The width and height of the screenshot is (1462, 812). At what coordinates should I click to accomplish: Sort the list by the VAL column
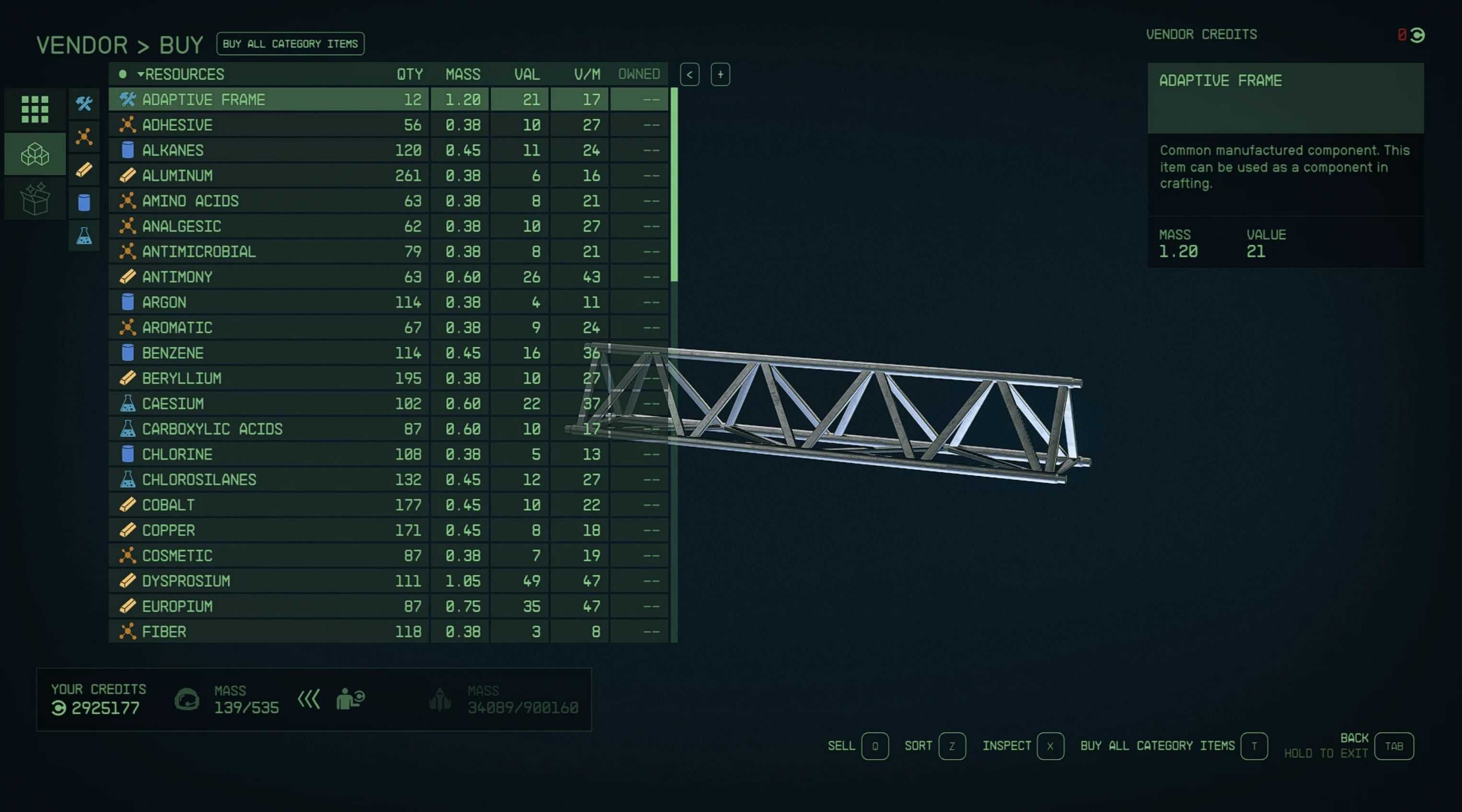(526, 74)
